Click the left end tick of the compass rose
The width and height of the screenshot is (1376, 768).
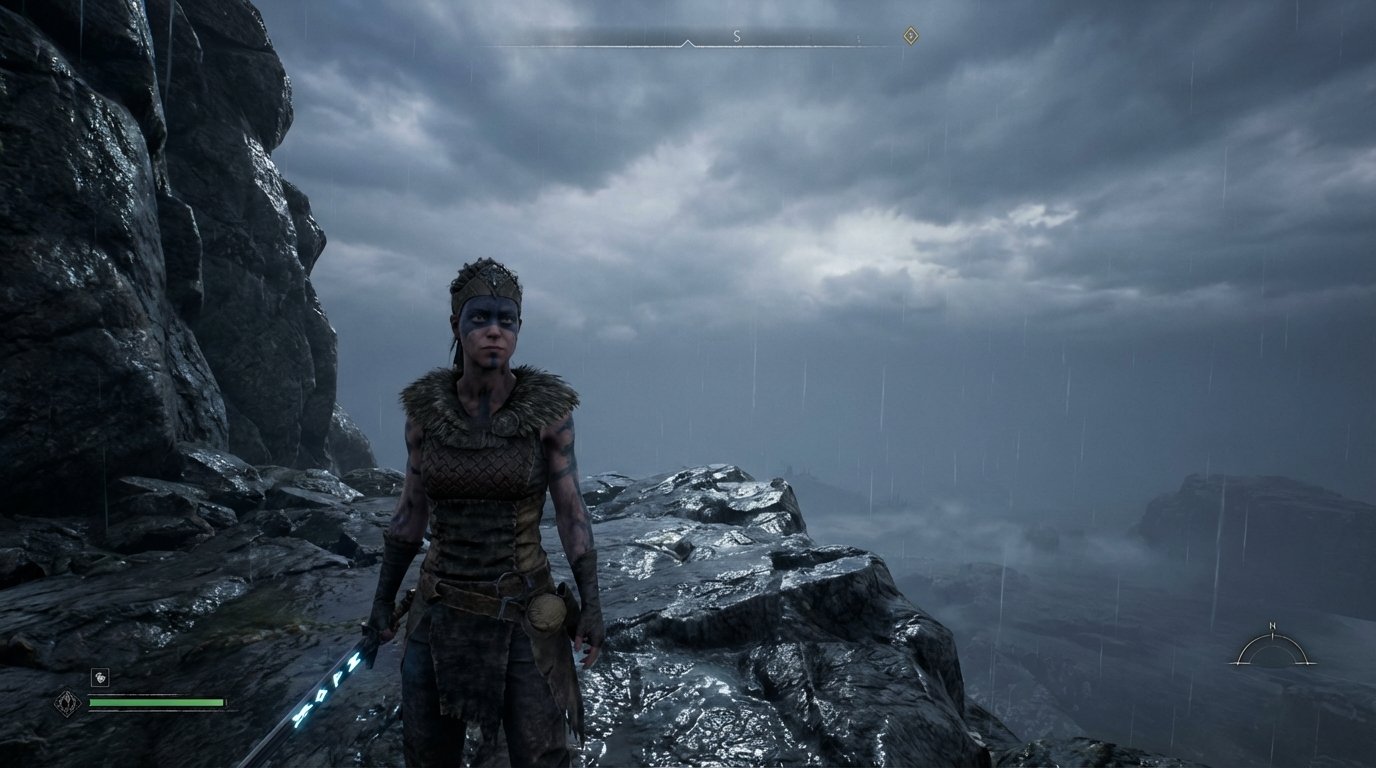1239,663
